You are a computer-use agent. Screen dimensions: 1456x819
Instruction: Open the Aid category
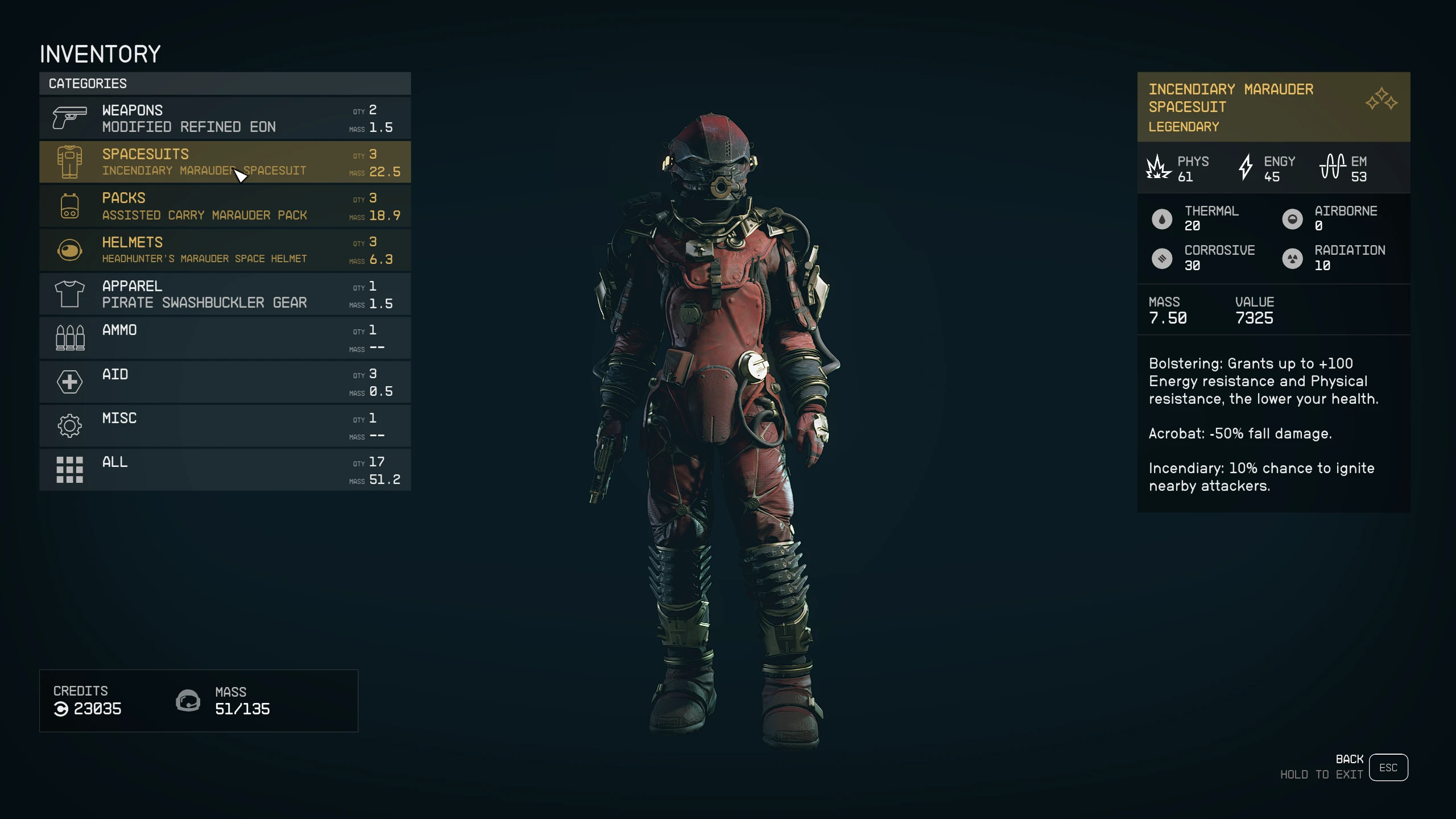coord(225,382)
